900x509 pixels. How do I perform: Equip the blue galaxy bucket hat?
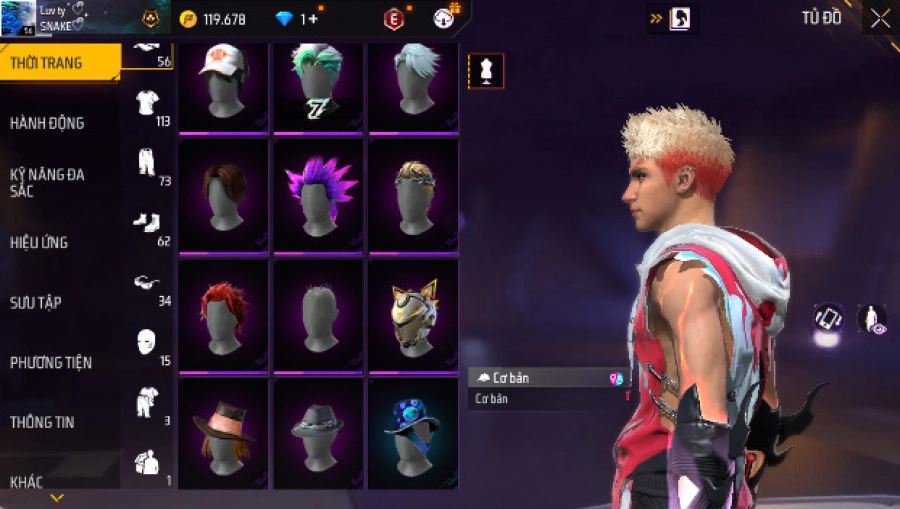pyautogui.click(x=412, y=433)
